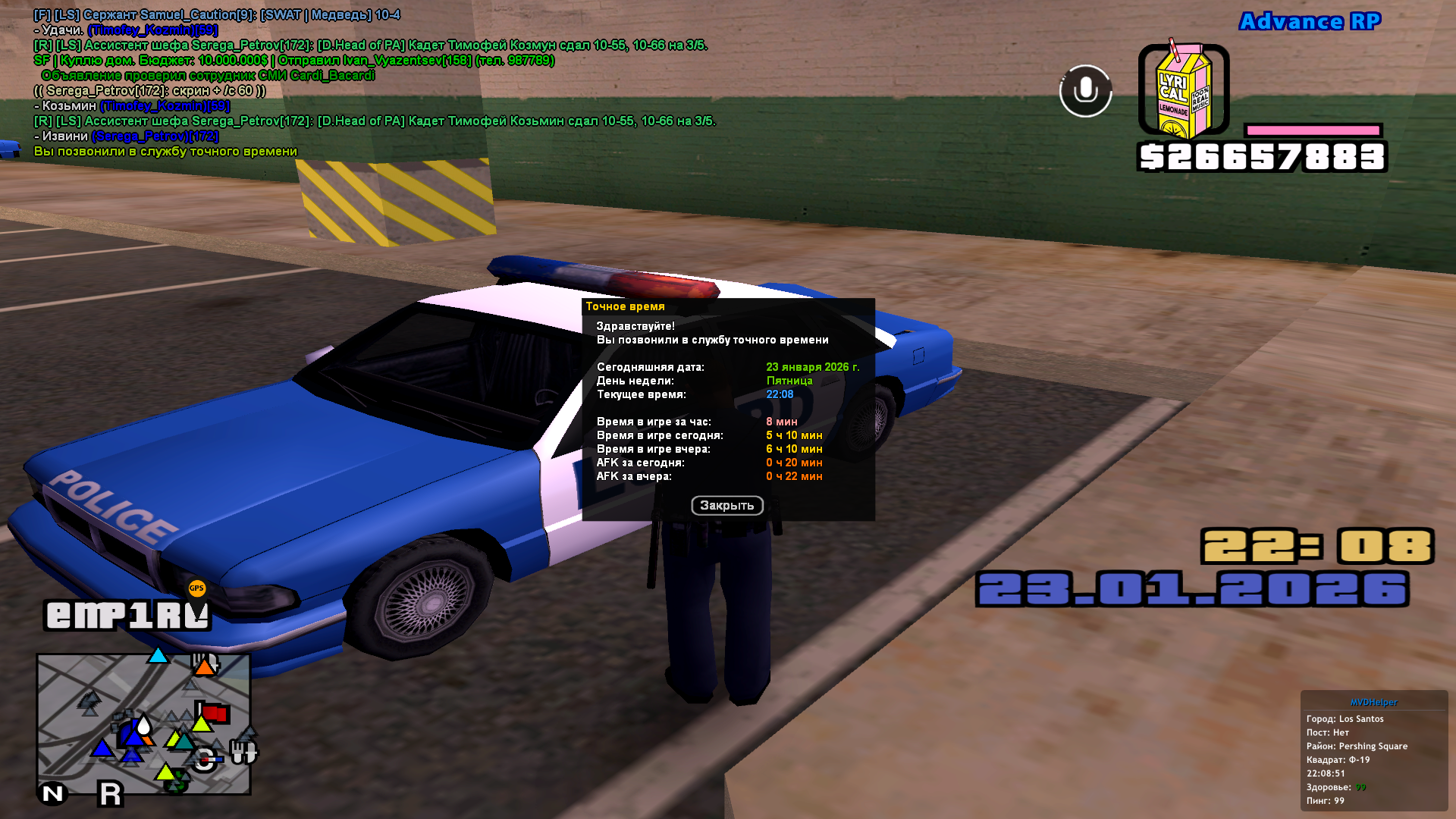Image resolution: width=1456 pixels, height=819 pixels.
Task: Click the orange GPS icon
Action: tap(197, 588)
